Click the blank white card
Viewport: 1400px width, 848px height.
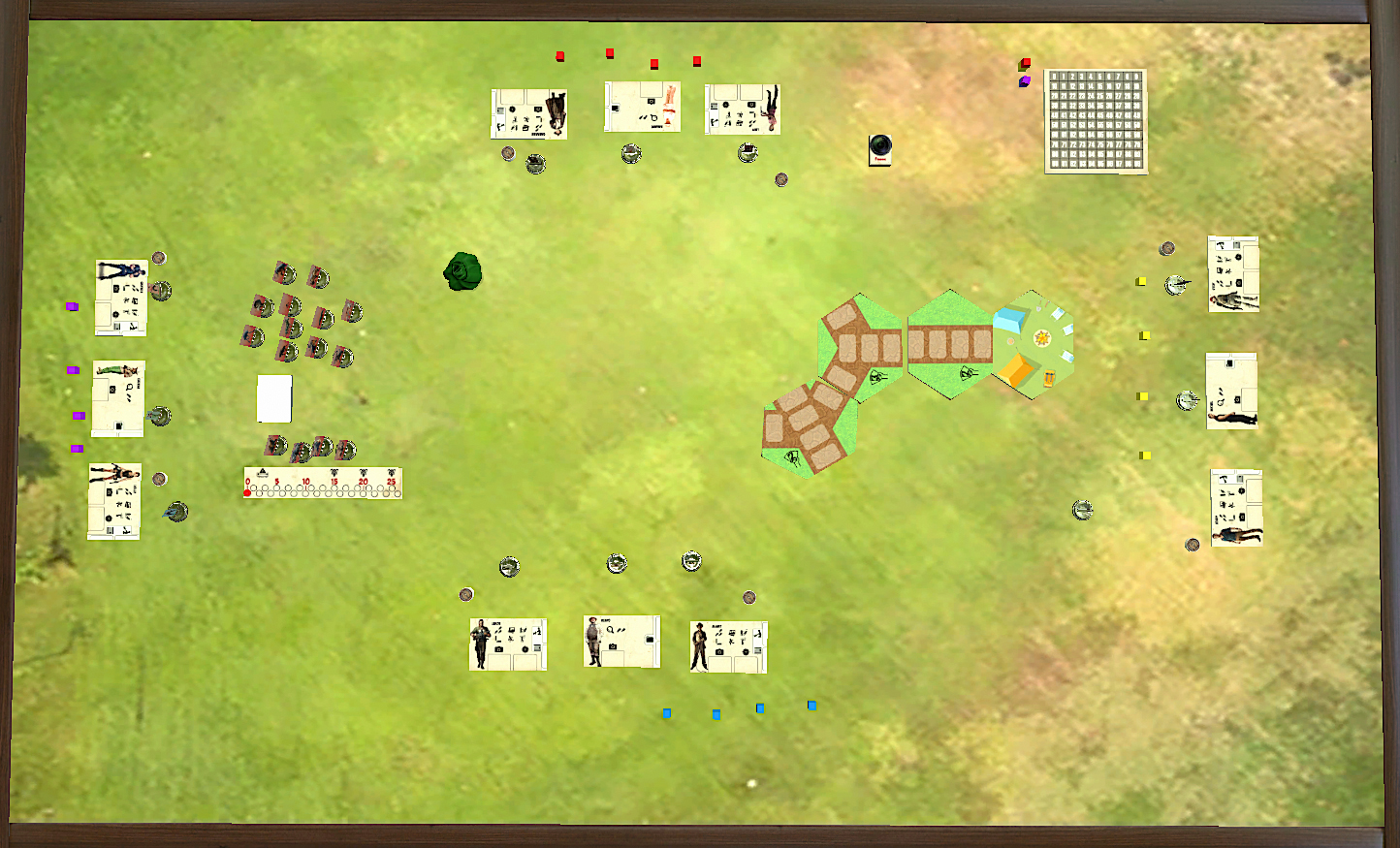pos(274,398)
